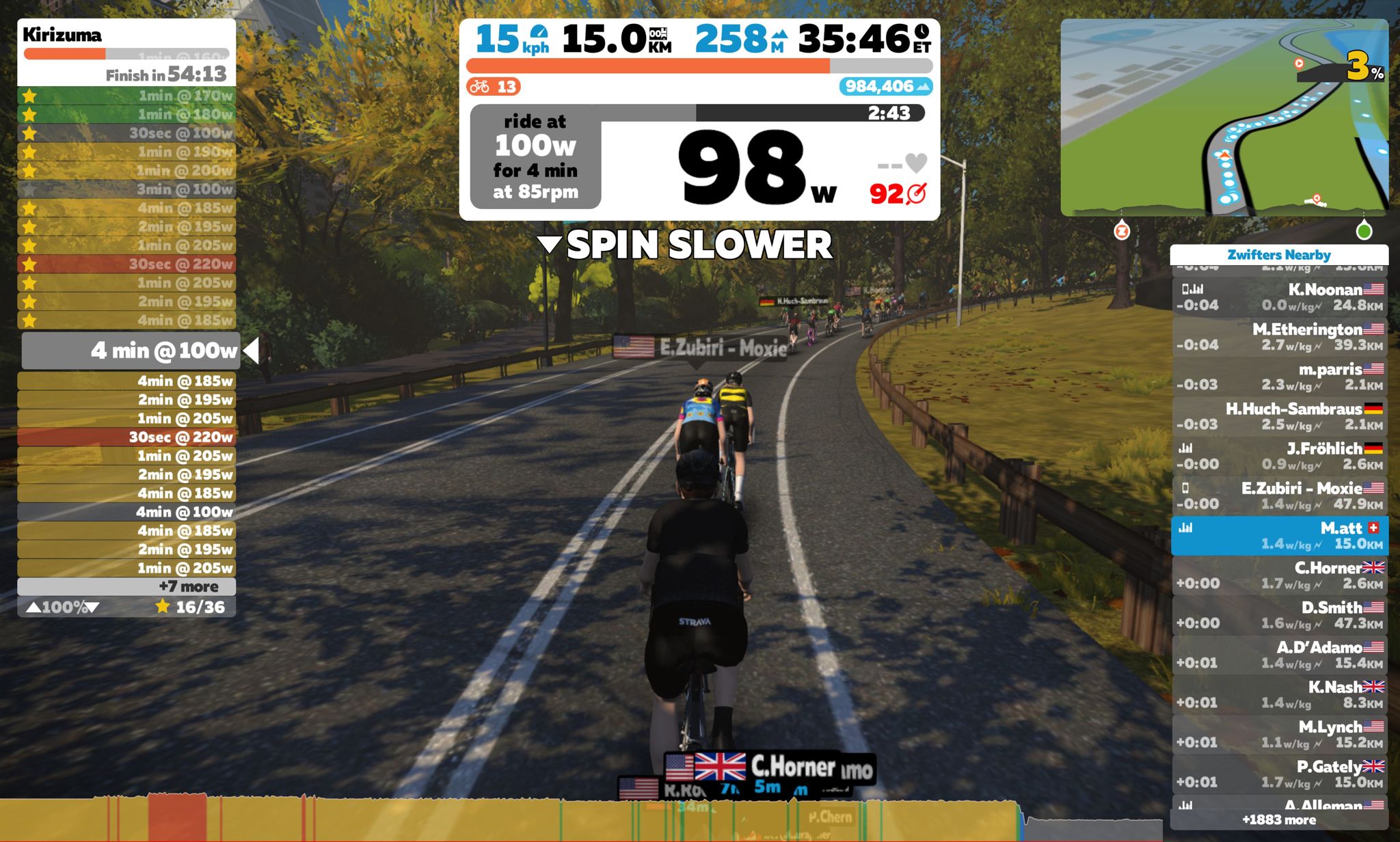Select the highlighted M.att rider row
The image size is (1400, 842).
coord(1278,536)
